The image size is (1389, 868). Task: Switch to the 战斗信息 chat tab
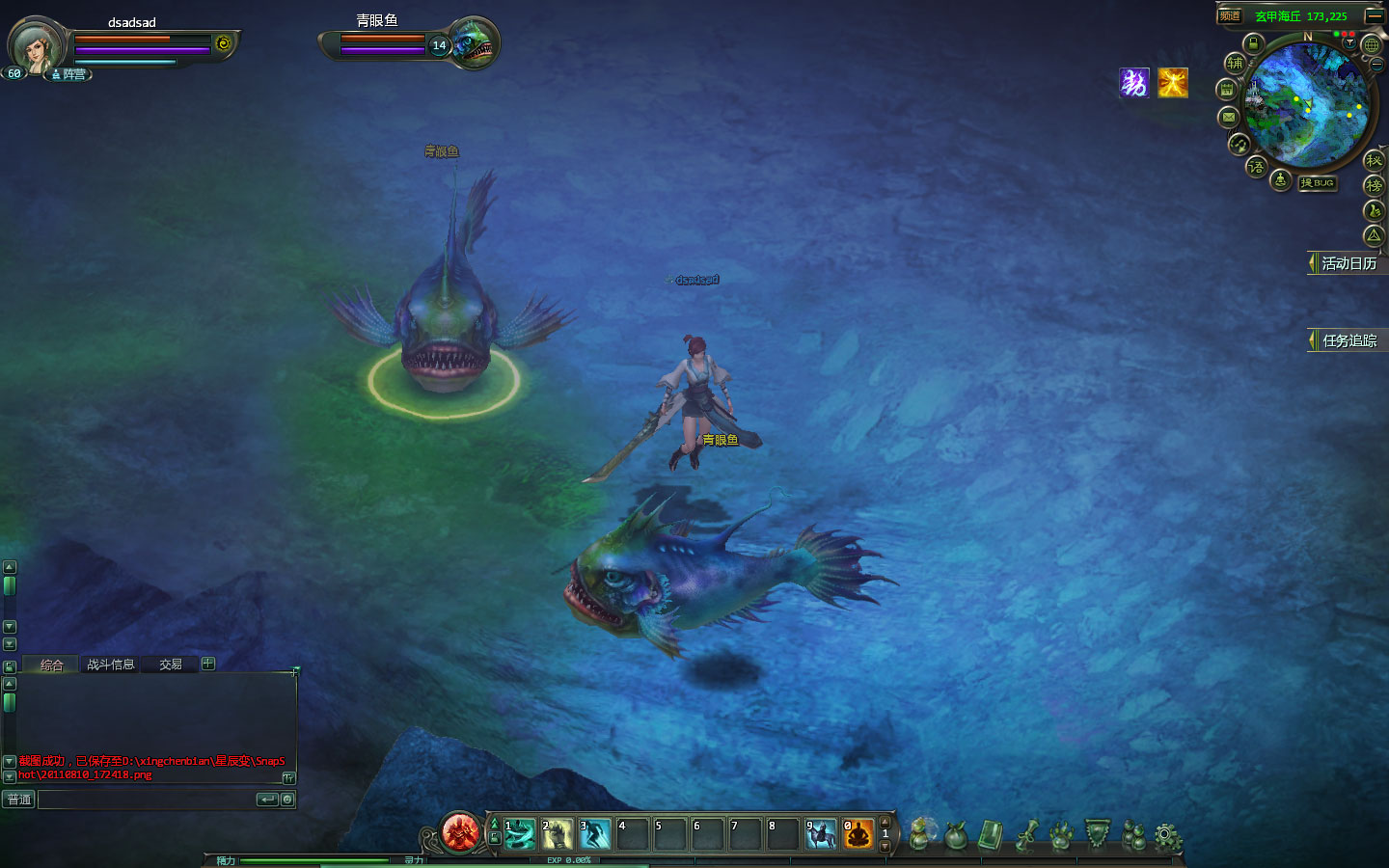tap(110, 665)
